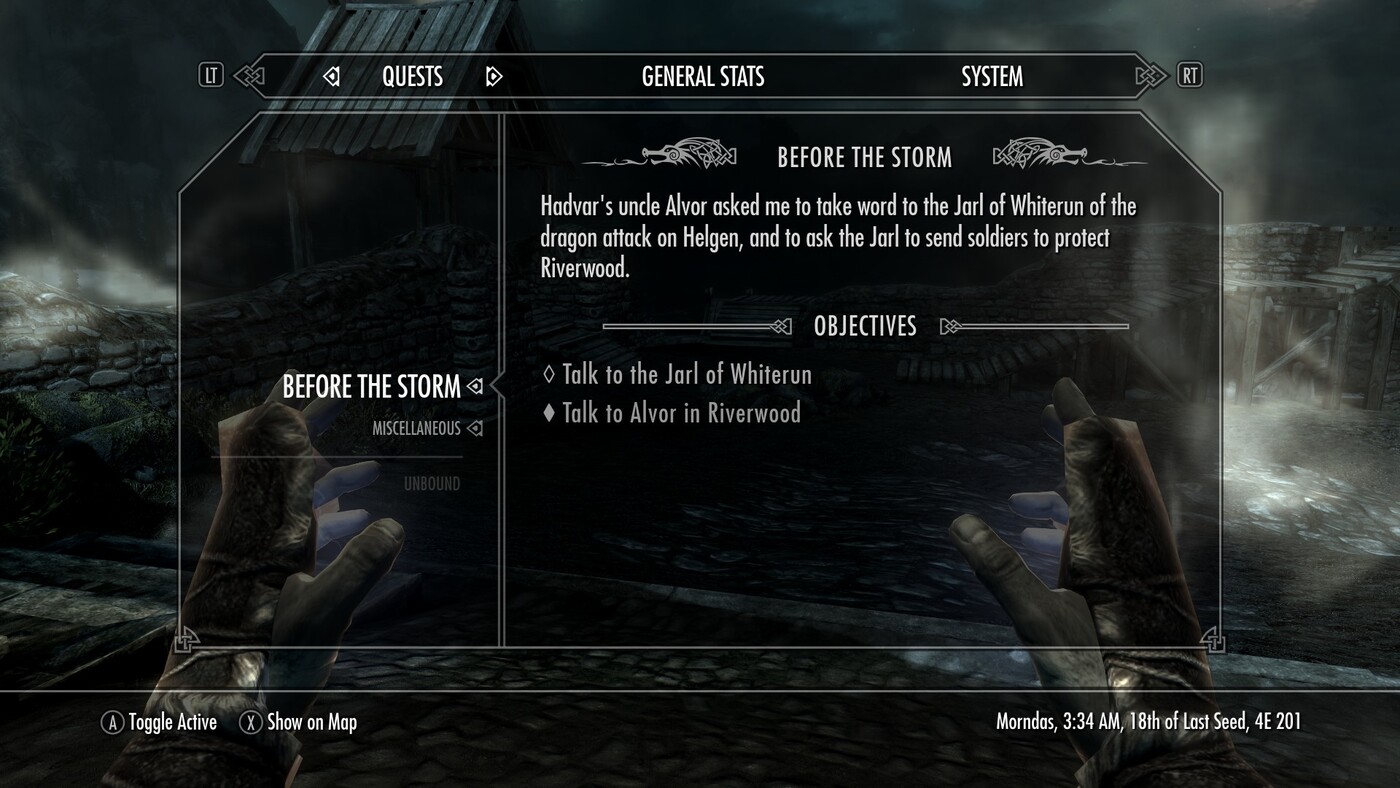Open the SYSTEM menu tab
The height and width of the screenshot is (788, 1400).
pos(991,75)
